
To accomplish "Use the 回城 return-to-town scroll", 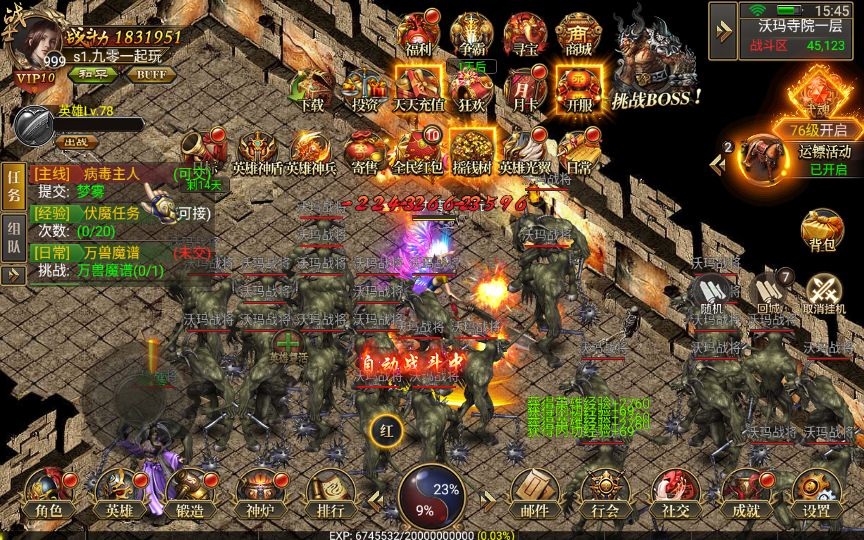I will 768,294.
